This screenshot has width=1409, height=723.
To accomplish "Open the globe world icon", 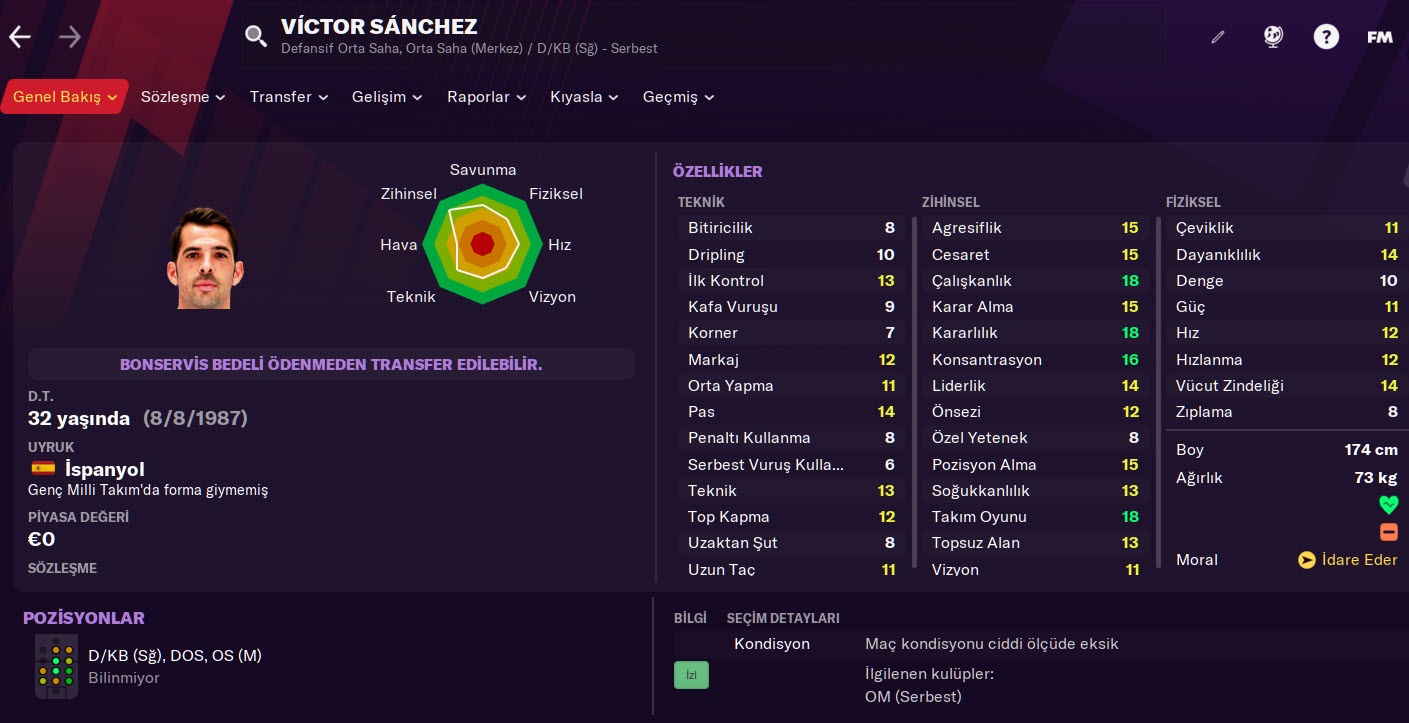I will pyautogui.click(x=1273, y=38).
